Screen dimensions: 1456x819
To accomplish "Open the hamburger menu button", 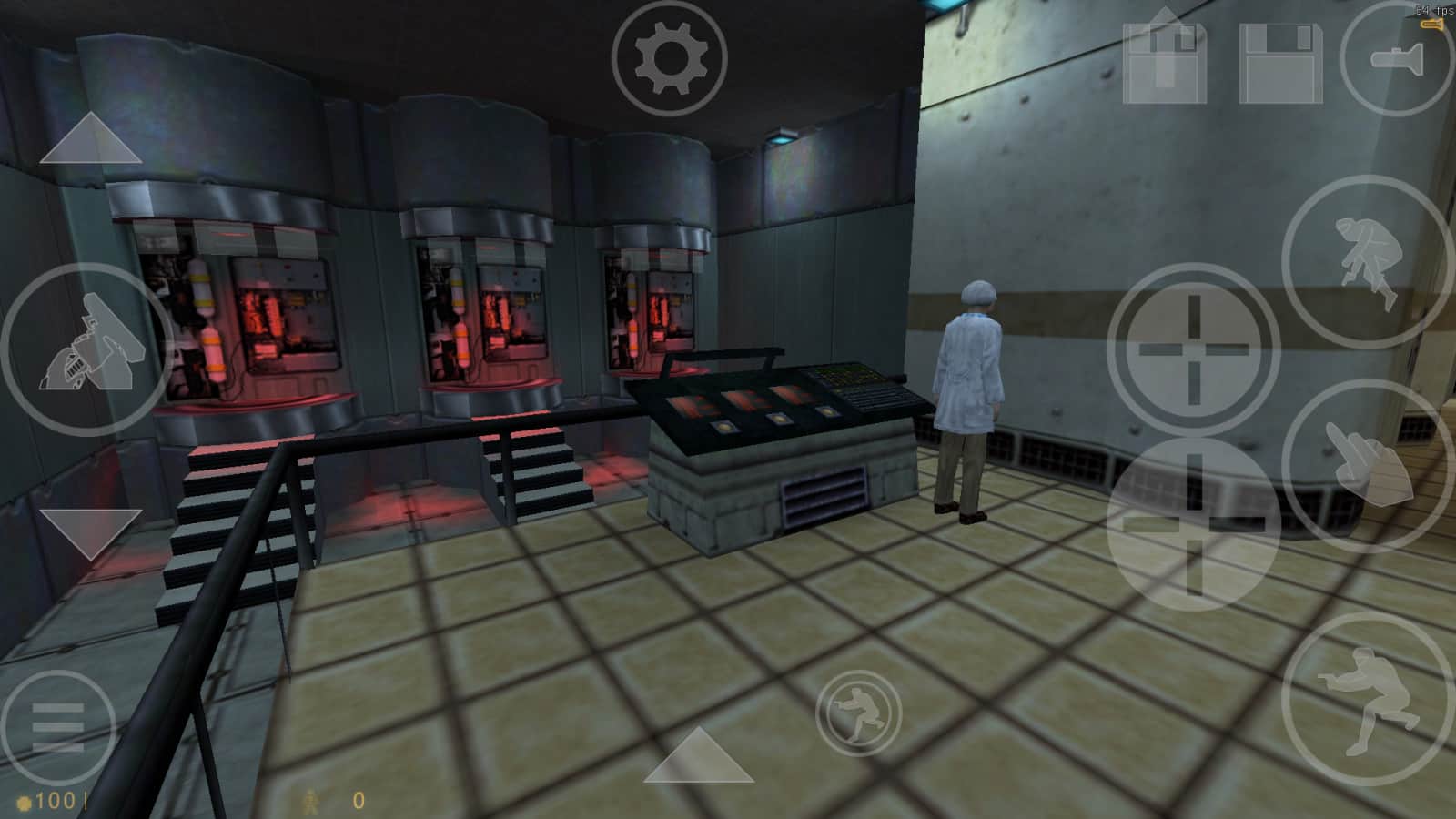I will click(57, 729).
